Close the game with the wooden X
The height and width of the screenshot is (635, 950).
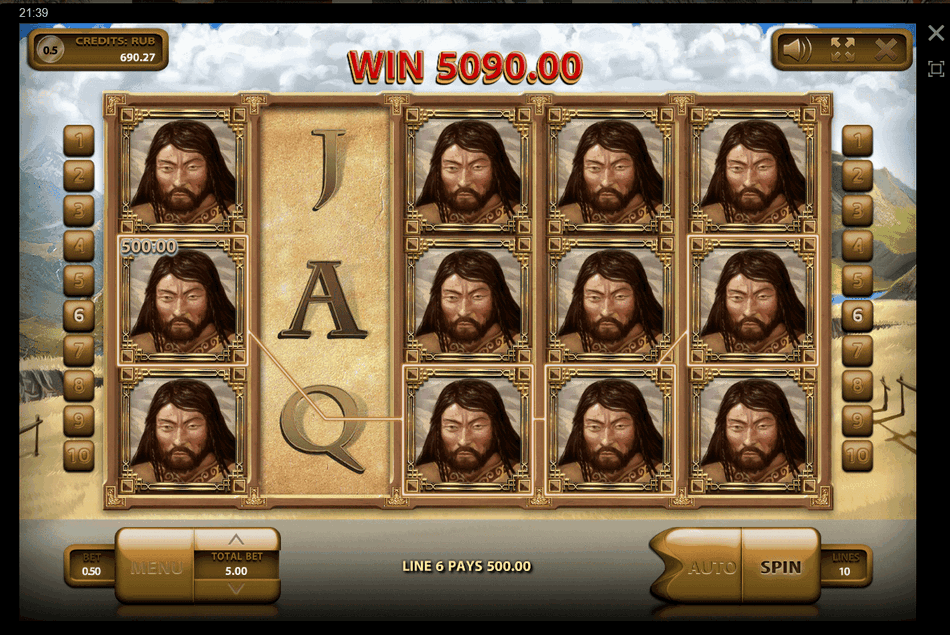pyautogui.click(x=886, y=49)
